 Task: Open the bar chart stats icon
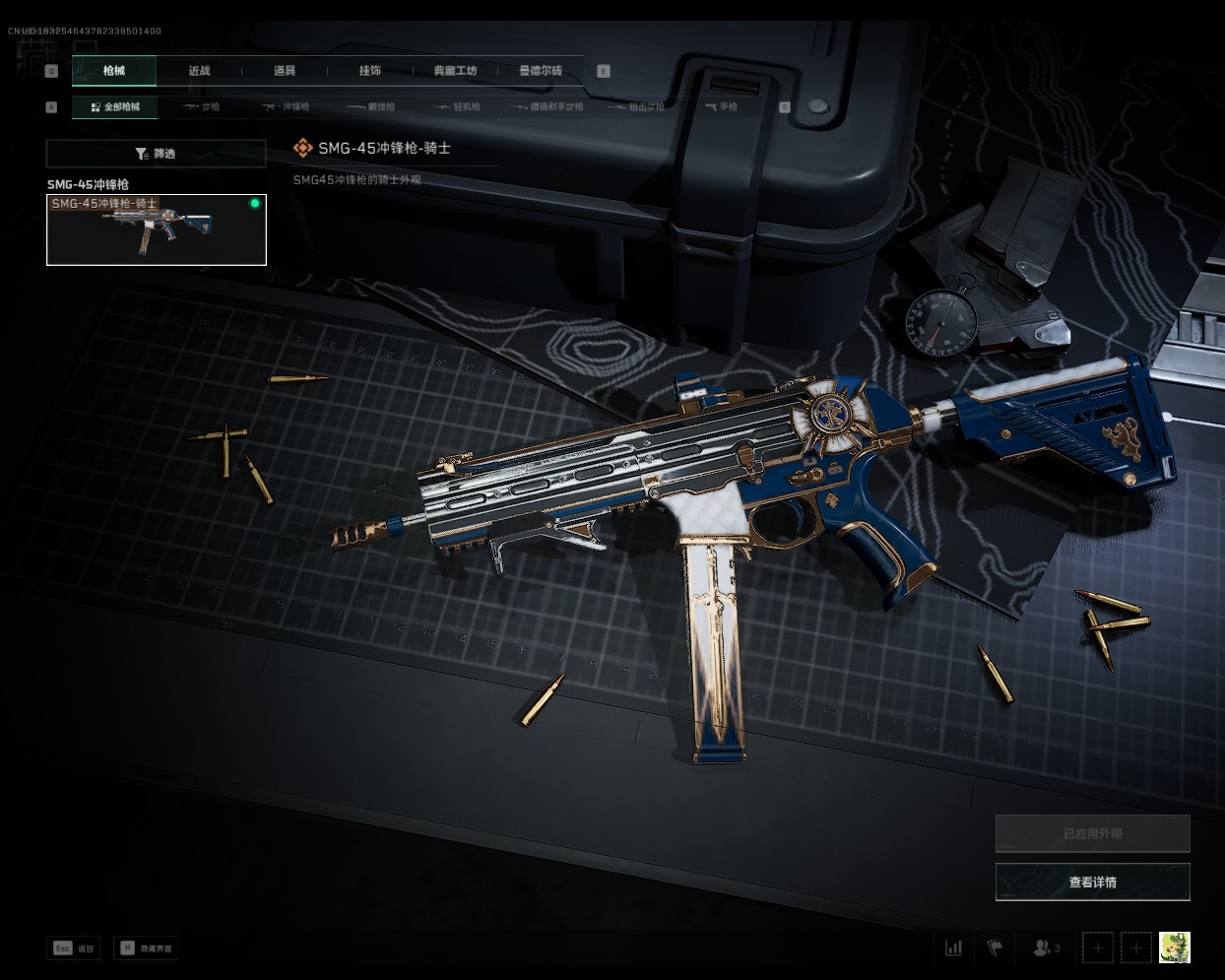point(953,947)
